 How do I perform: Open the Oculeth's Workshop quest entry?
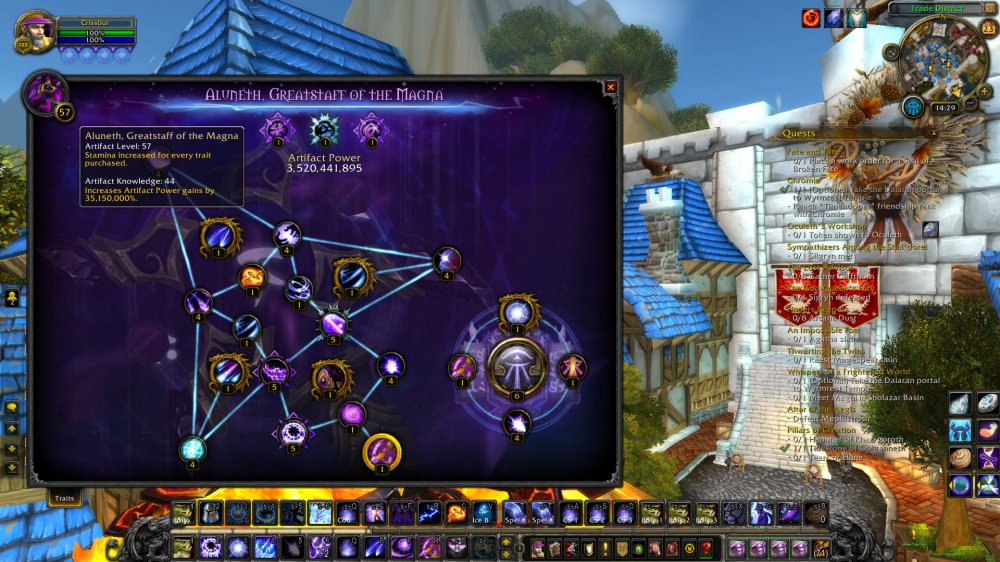click(x=826, y=225)
